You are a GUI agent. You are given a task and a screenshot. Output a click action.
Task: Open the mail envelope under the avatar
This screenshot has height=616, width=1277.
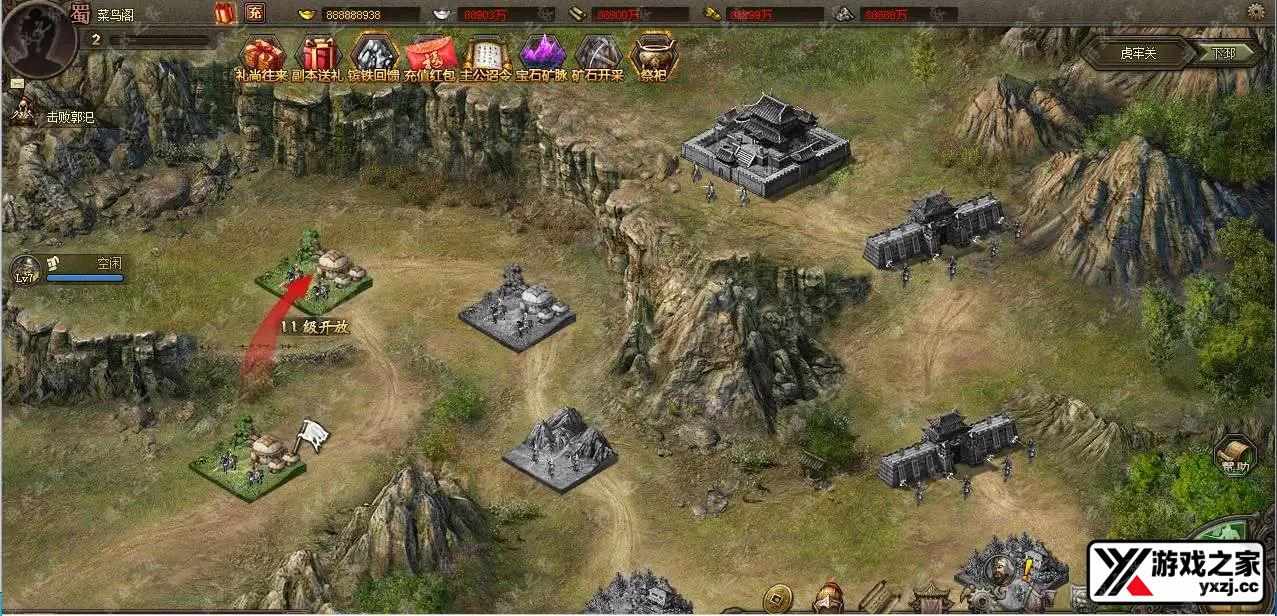17,84
